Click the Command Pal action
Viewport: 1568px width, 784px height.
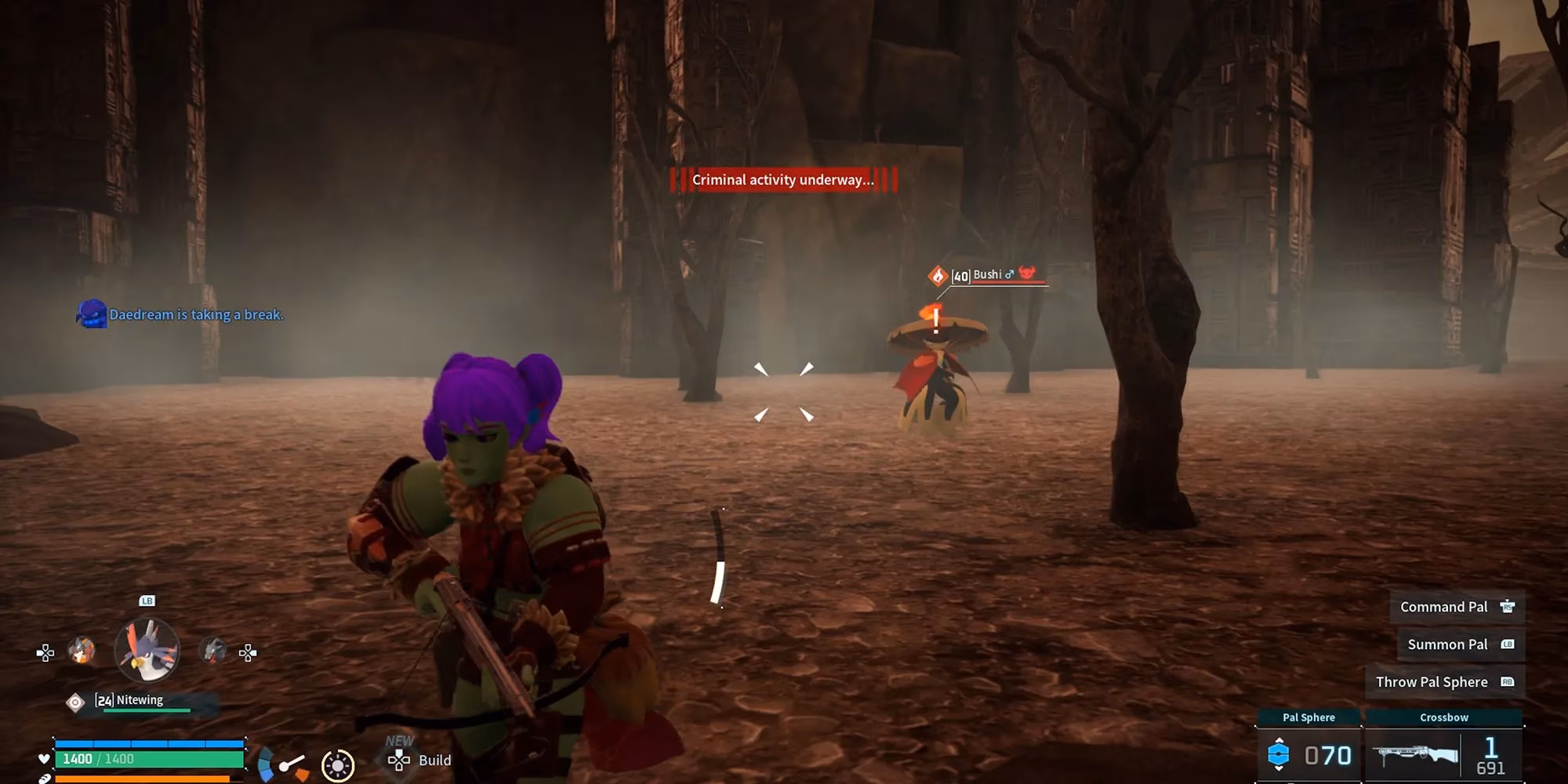click(1457, 607)
